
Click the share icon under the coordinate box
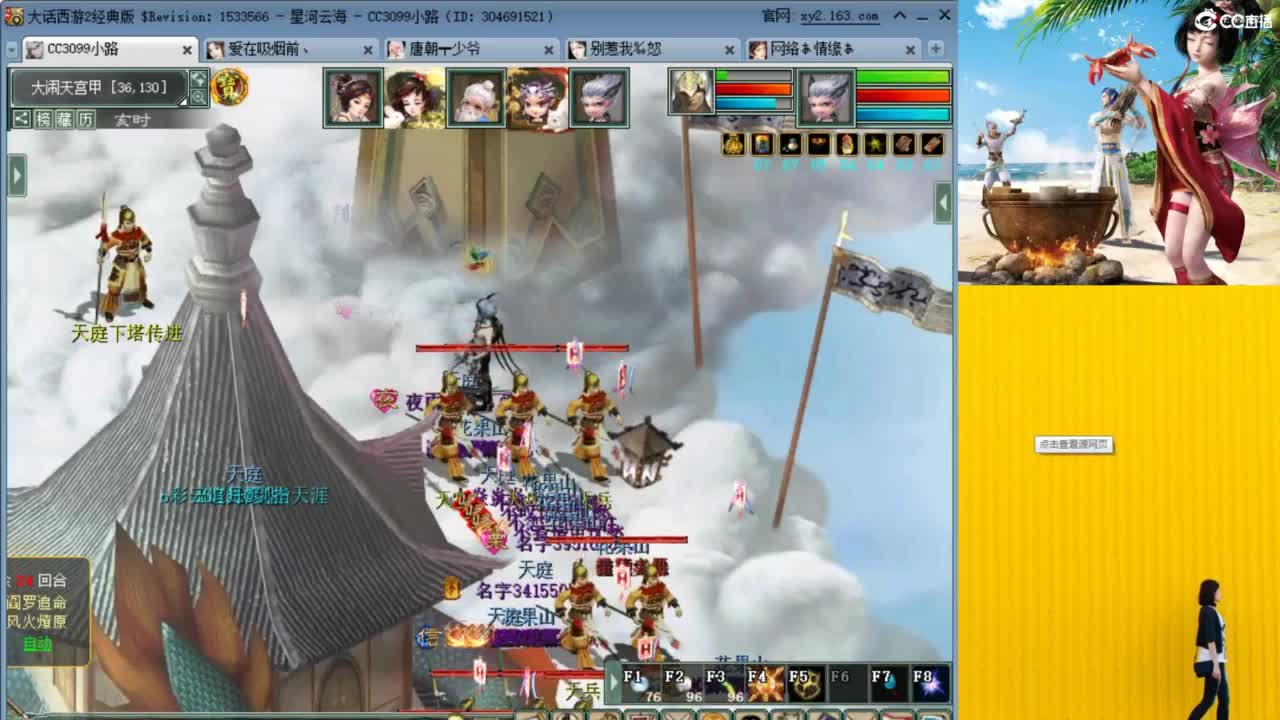[20, 119]
